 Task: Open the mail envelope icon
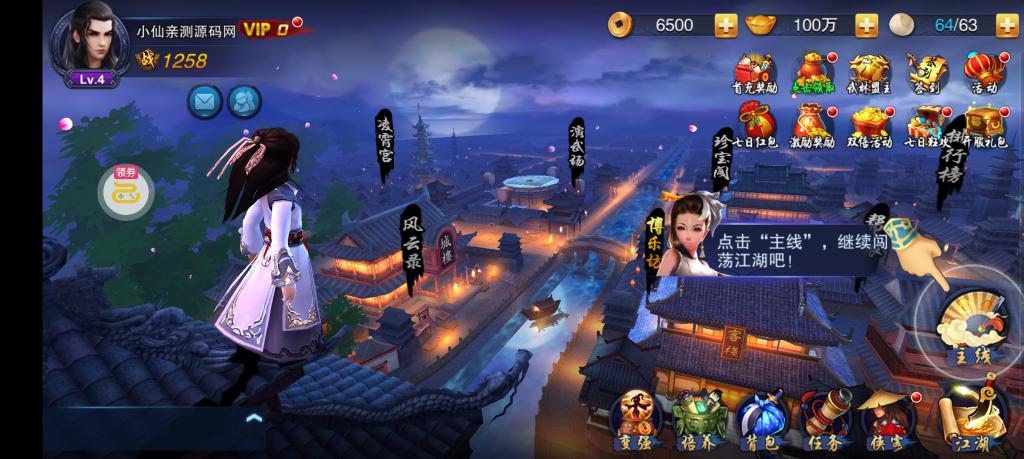pos(205,100)
